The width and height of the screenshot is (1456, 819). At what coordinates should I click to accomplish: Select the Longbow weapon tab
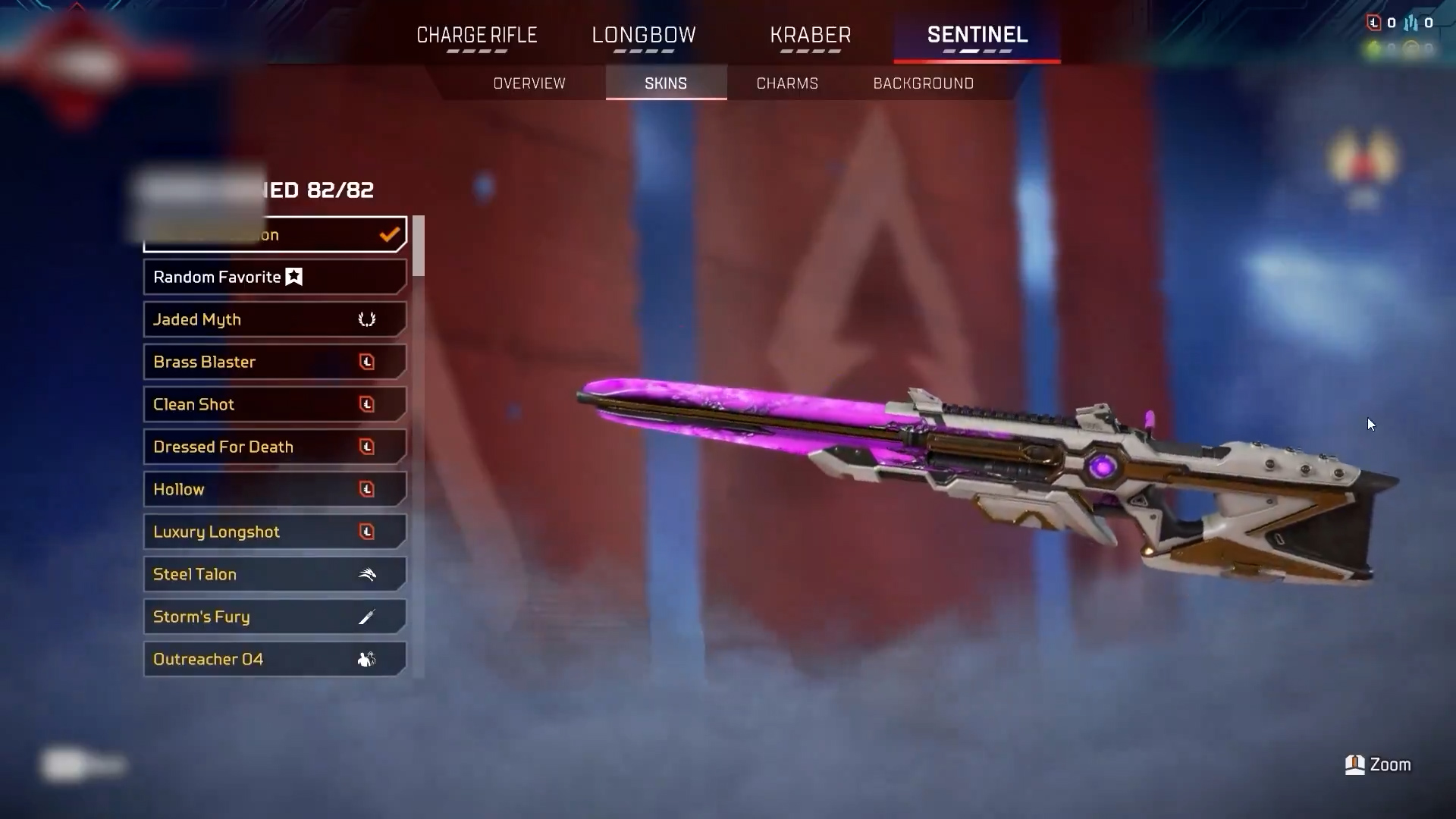[643, 36]
